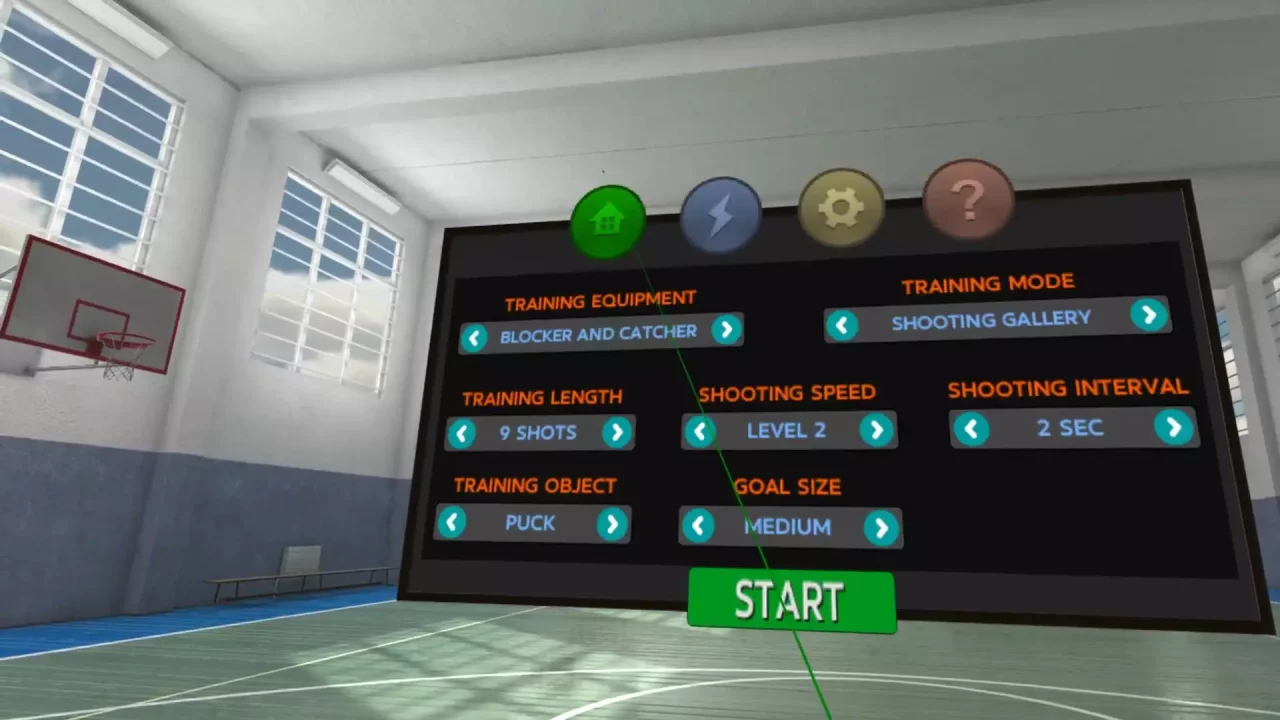
Task: Click left arrow beside PUCK
Action: (x=452, y=524)
